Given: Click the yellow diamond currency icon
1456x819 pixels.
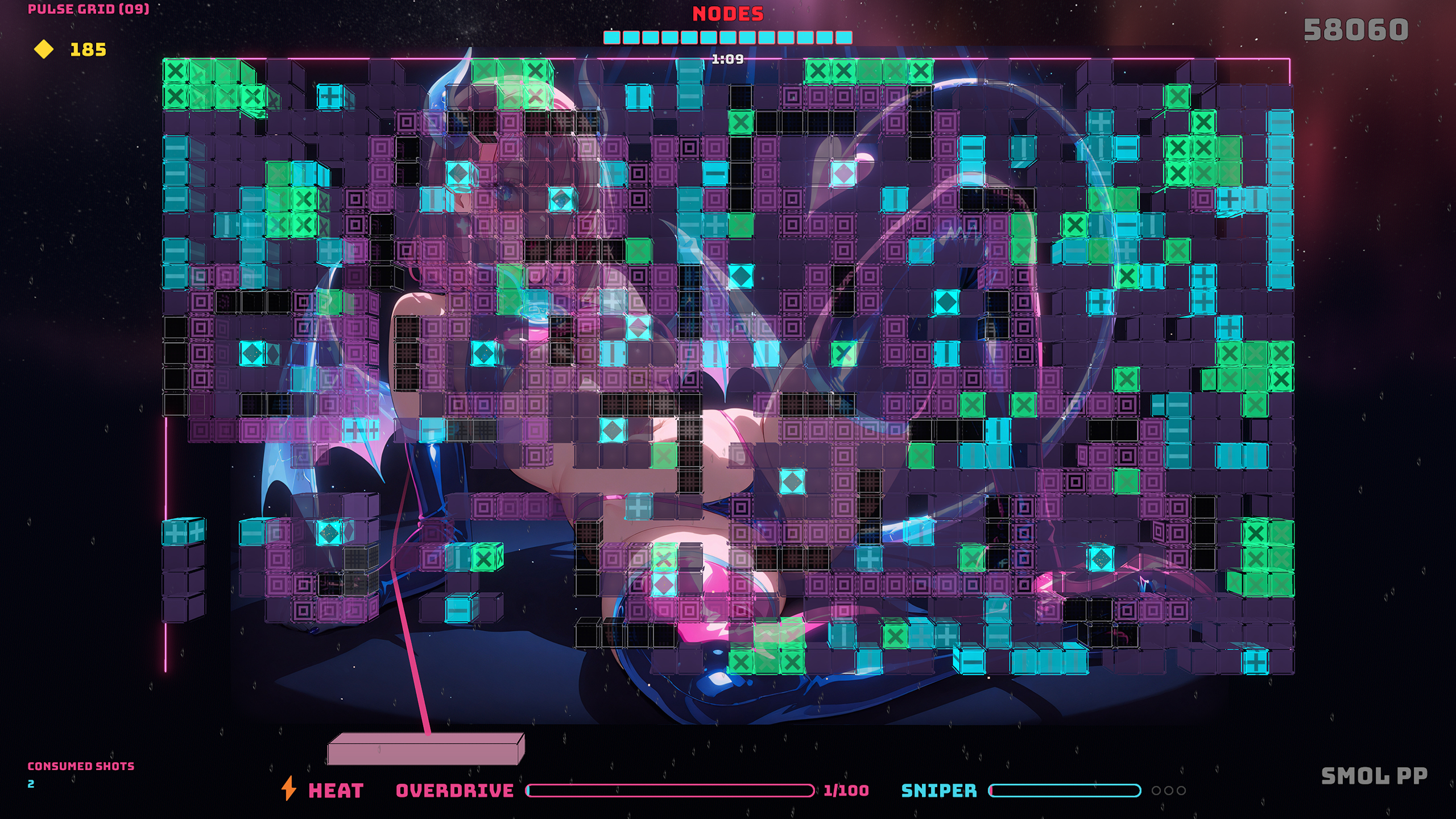Looking at the screenshot, I should (x=44, y=51).
